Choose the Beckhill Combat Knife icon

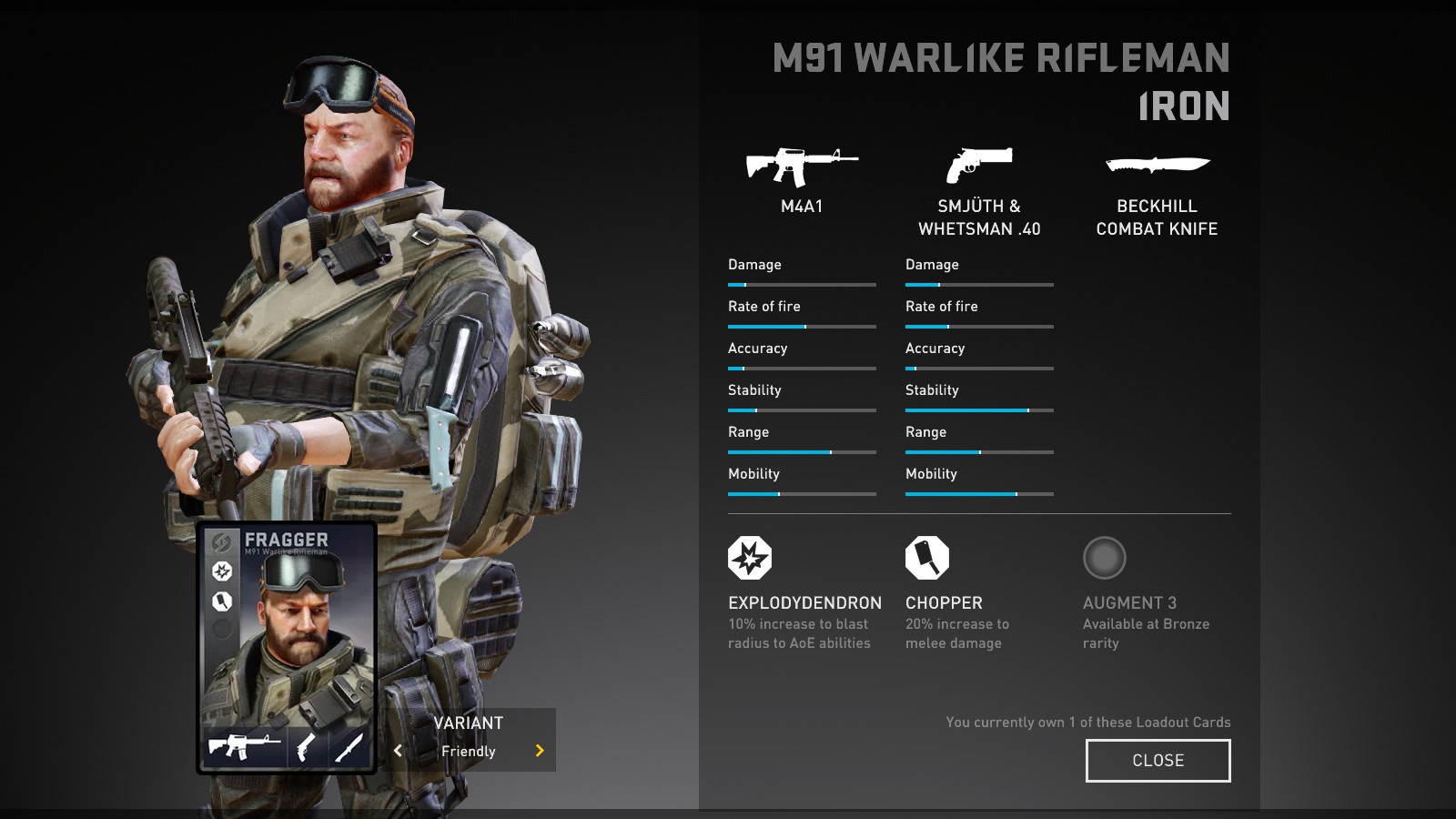(1157, 165)
